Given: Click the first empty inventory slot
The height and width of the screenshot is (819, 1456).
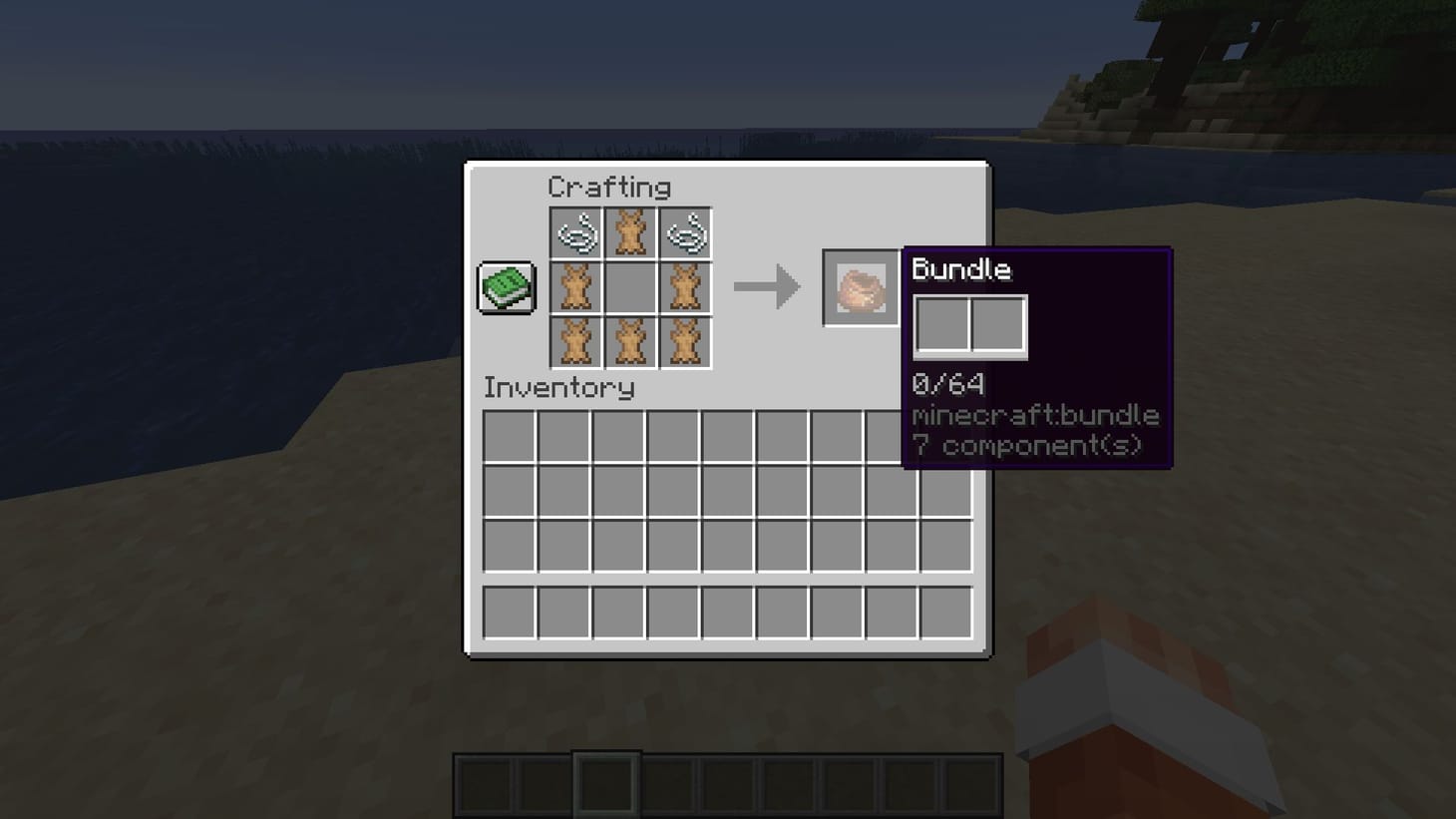Looking at the screenshot, I should click(509, 436).
